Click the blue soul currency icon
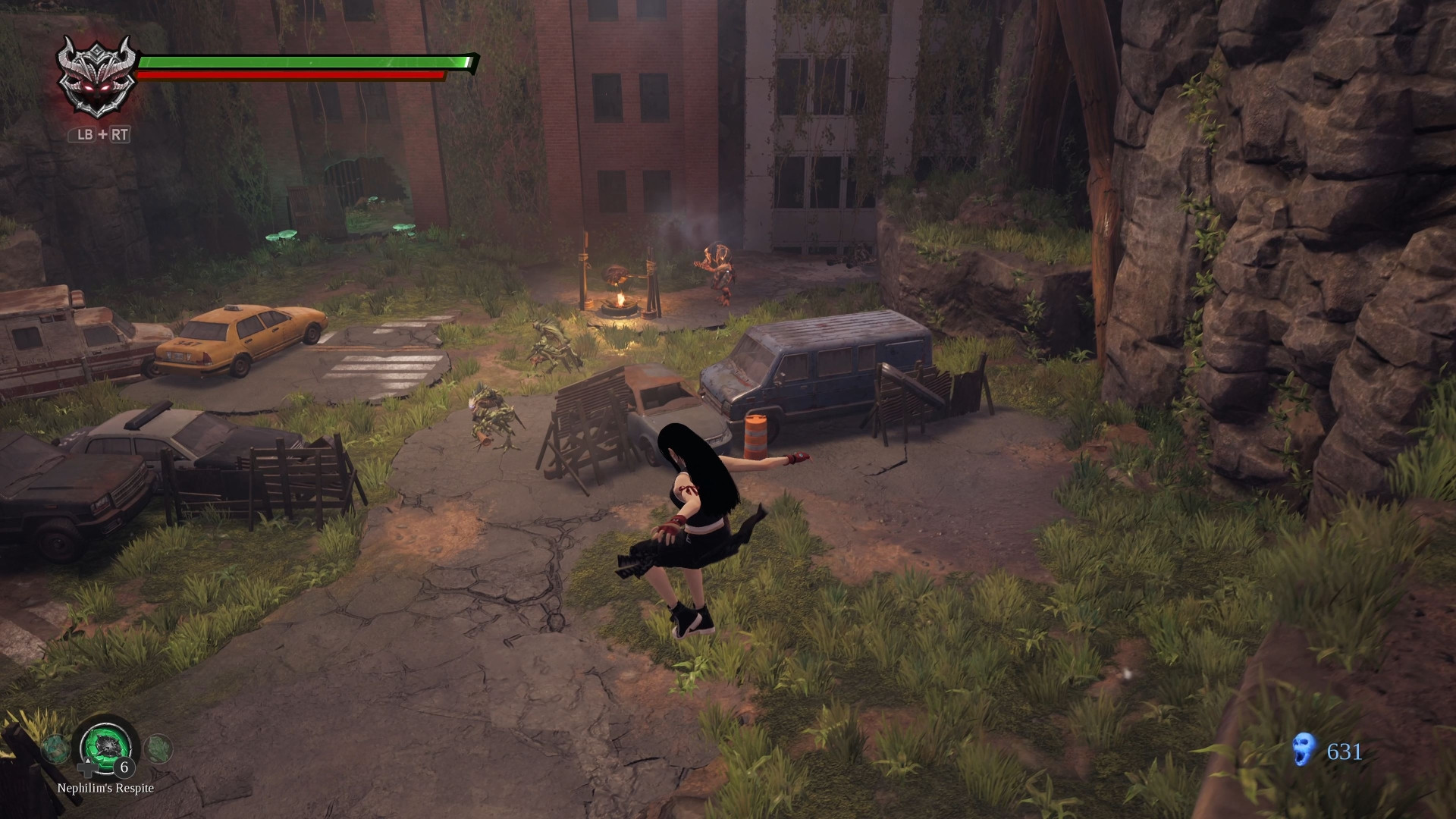This screenshot has height=819, width=1456. coord(1304,749)
